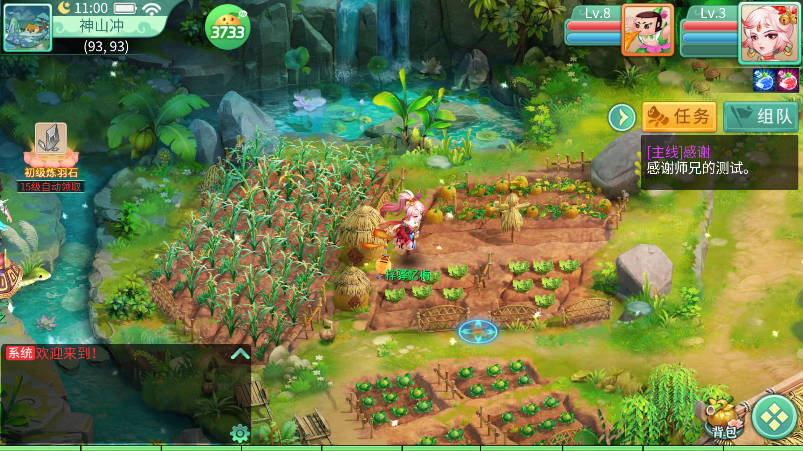
Task: Select the Lv.8 pet portrait
Action: tap(647, 30)
